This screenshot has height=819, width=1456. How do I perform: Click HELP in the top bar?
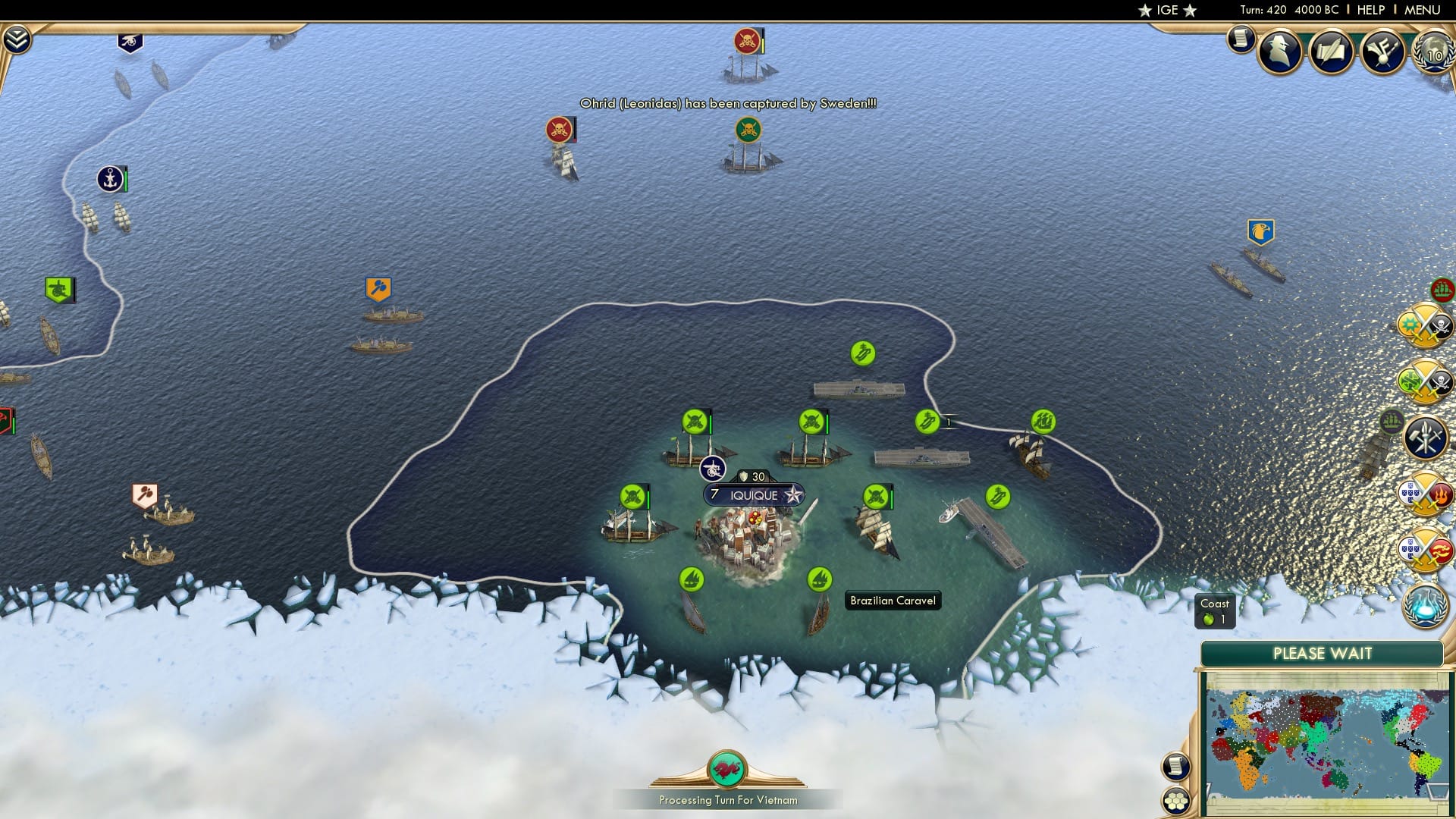click(1366, 10)
